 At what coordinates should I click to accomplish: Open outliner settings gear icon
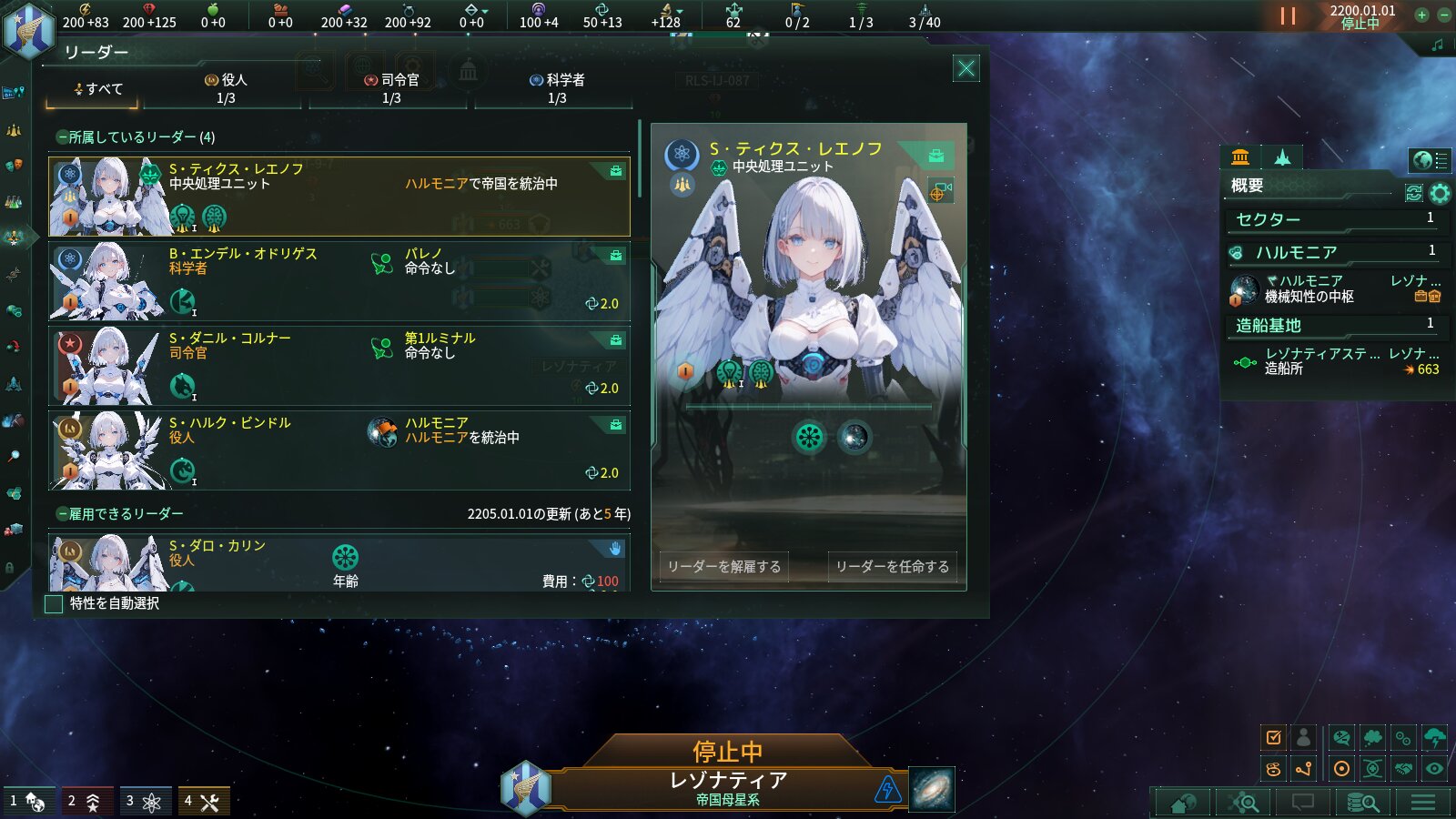(1440, 193)
